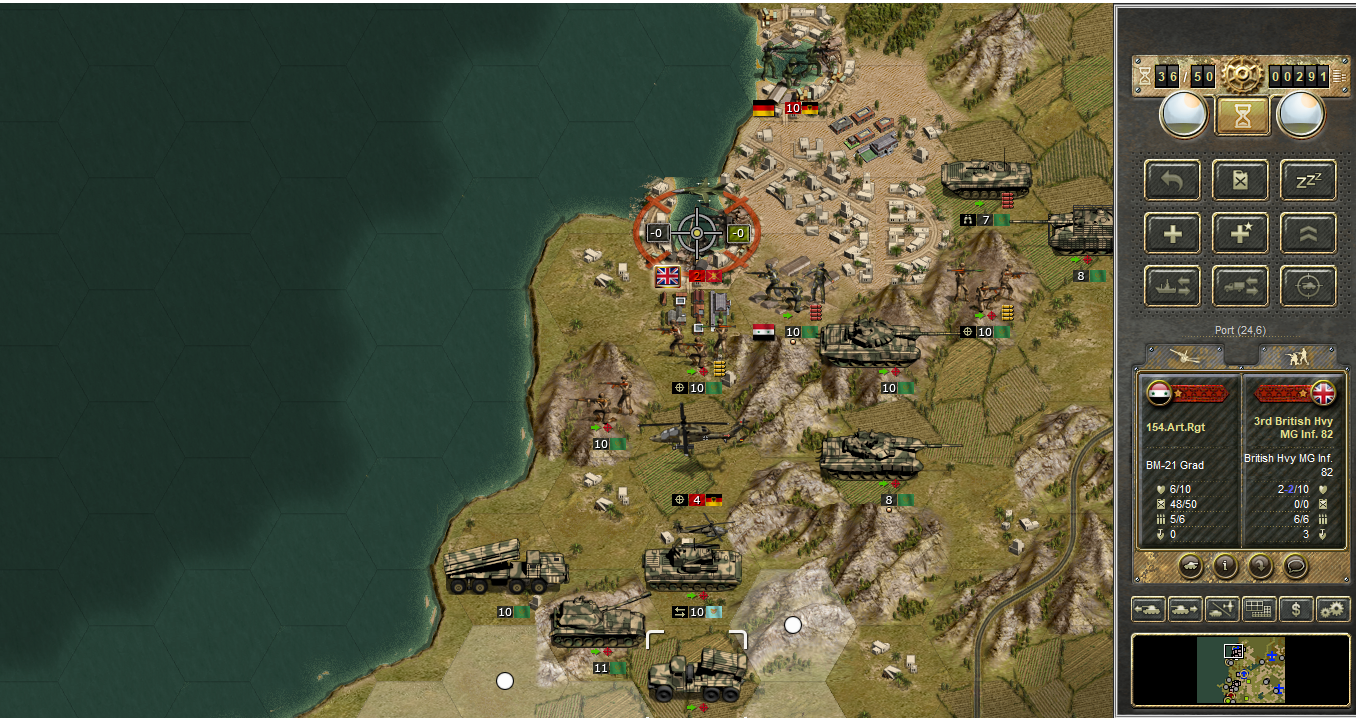Click the tank-in-crosshair button

pyautogui.click(x=1308, y=286)
